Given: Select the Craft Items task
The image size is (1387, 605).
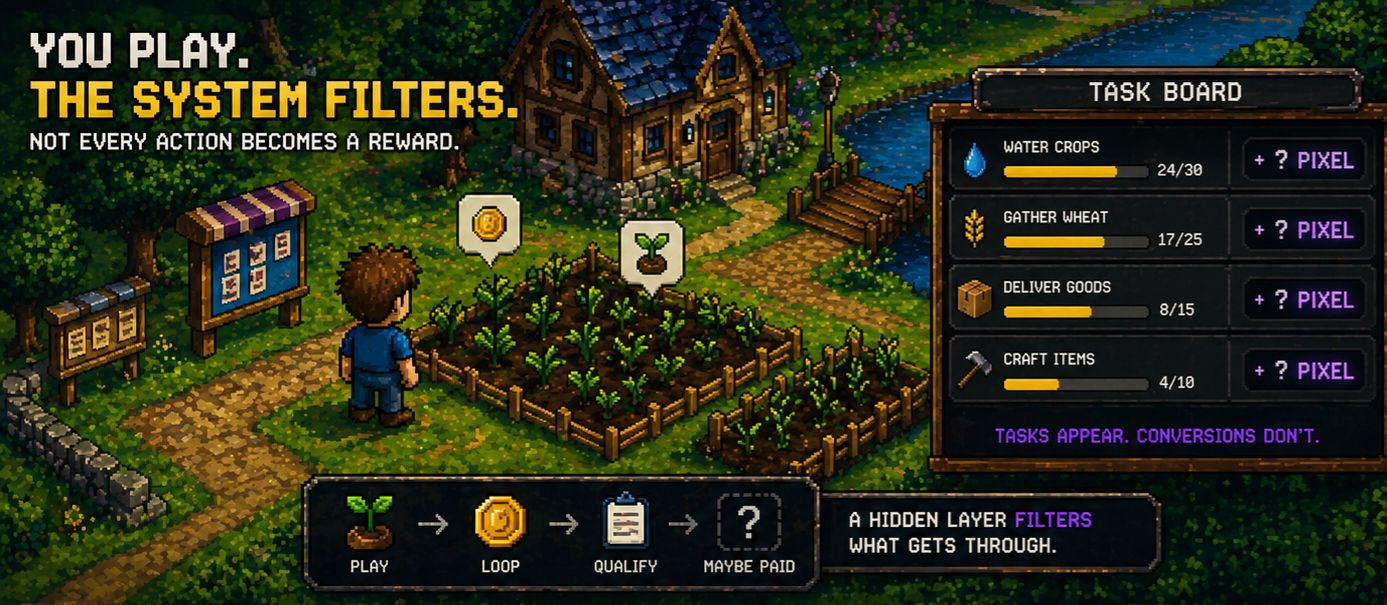Looking at the screenshot, I should [1090, 371].
